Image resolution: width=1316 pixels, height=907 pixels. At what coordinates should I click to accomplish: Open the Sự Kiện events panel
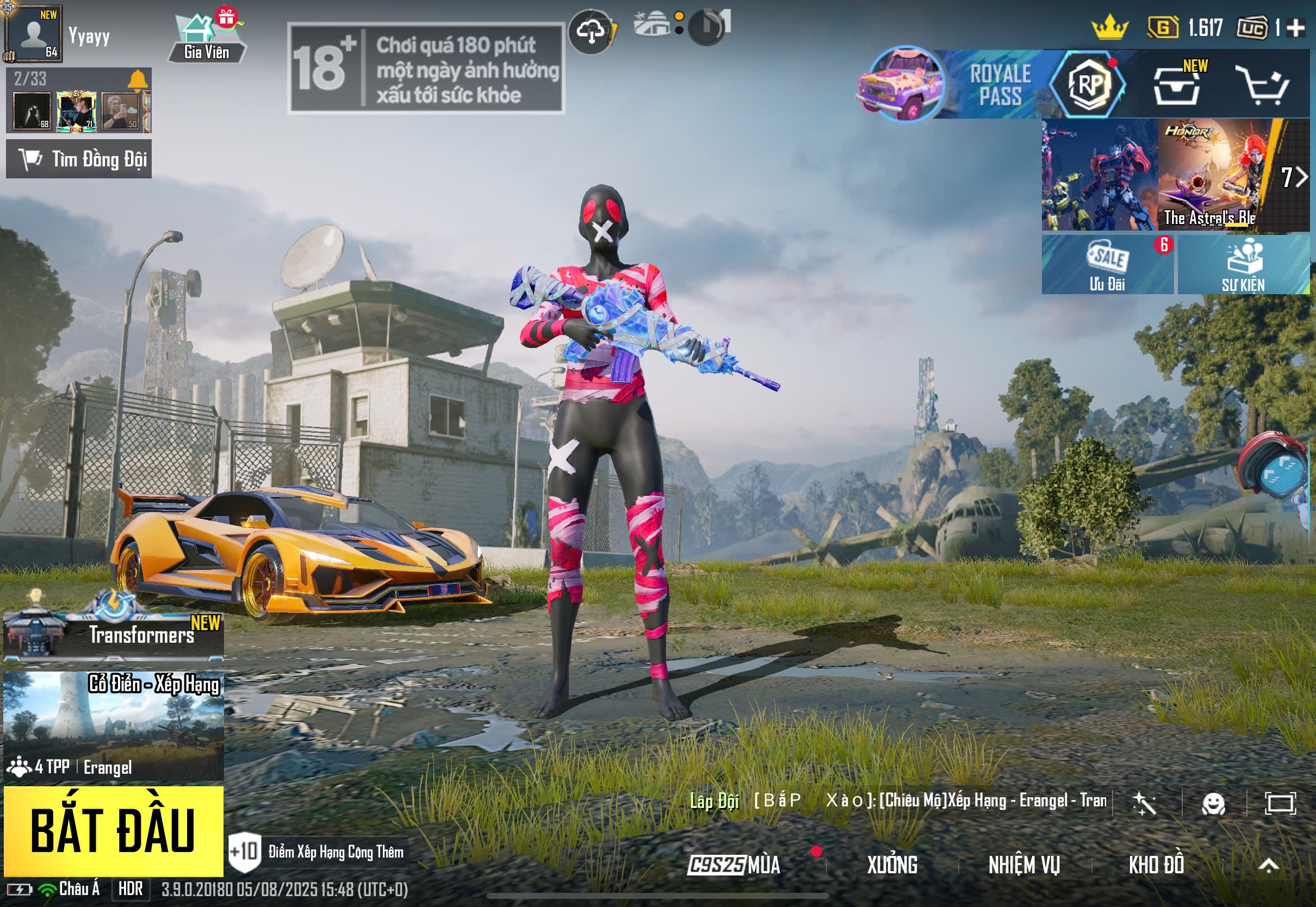click(1243, 265)
